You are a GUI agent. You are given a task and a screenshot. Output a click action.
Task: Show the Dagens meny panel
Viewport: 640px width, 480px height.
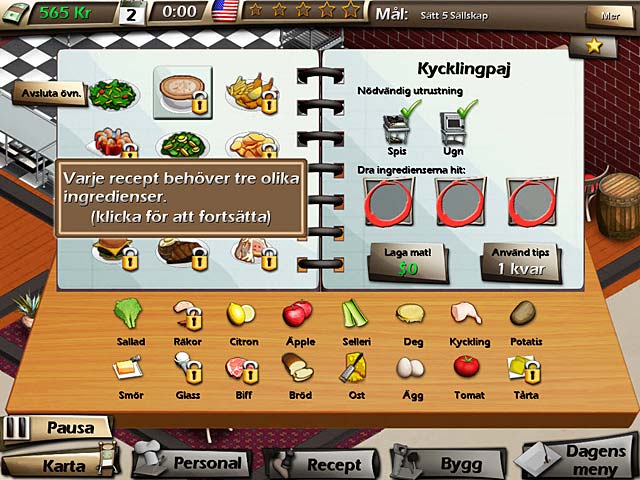[585, 459]
